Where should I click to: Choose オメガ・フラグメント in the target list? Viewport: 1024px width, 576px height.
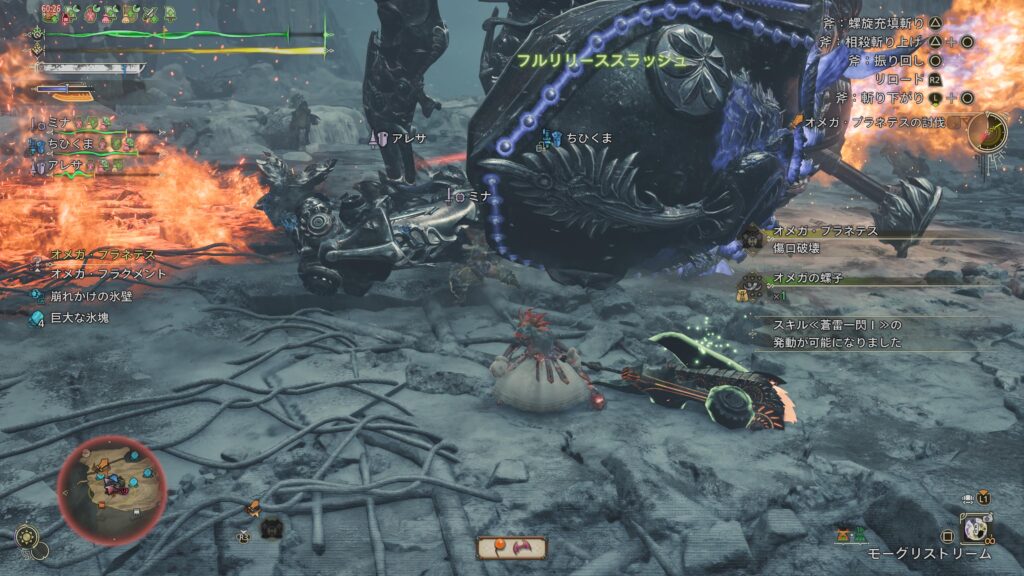pyautogui.click(x=107, y=274)
